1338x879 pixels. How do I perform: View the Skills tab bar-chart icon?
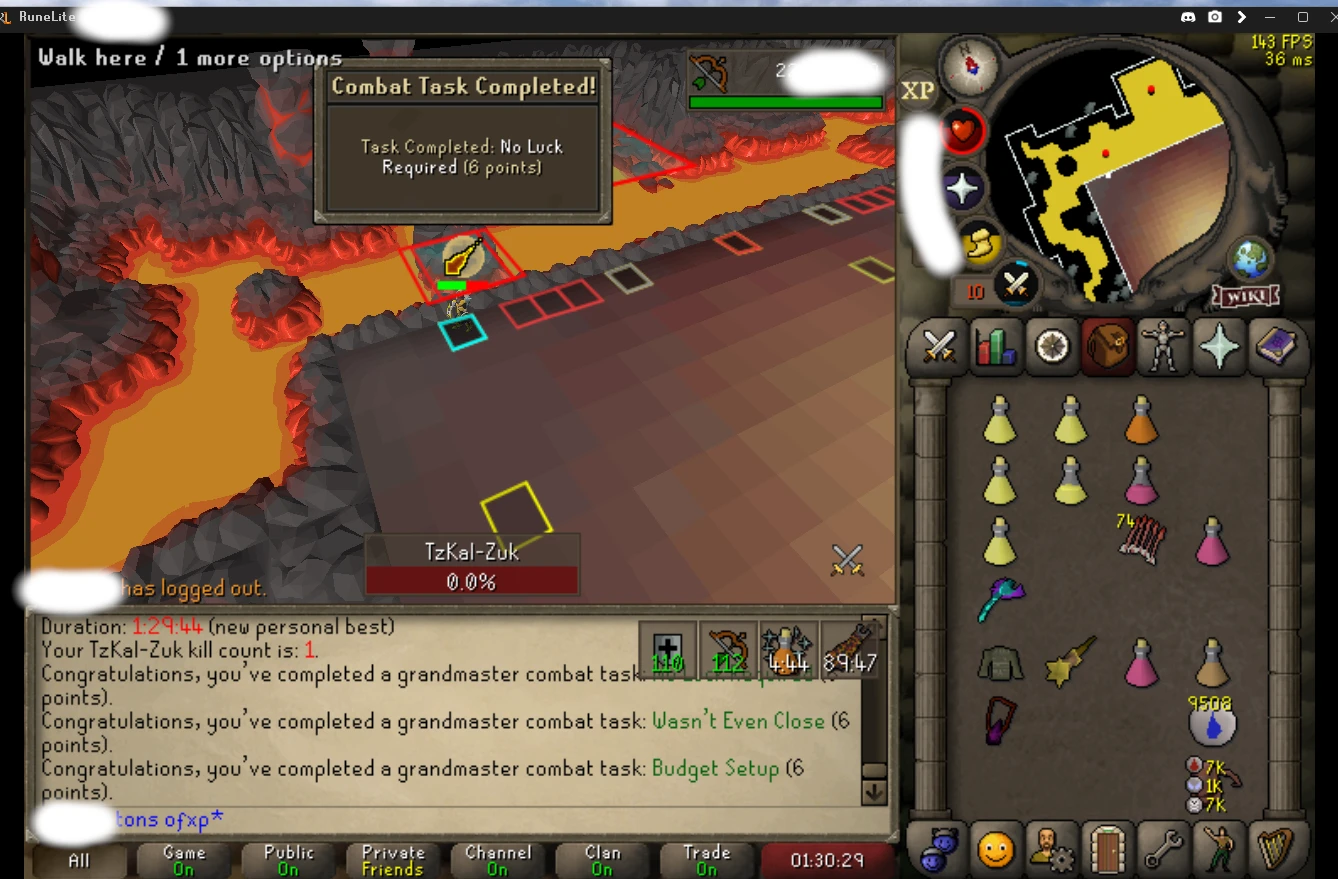994,347
